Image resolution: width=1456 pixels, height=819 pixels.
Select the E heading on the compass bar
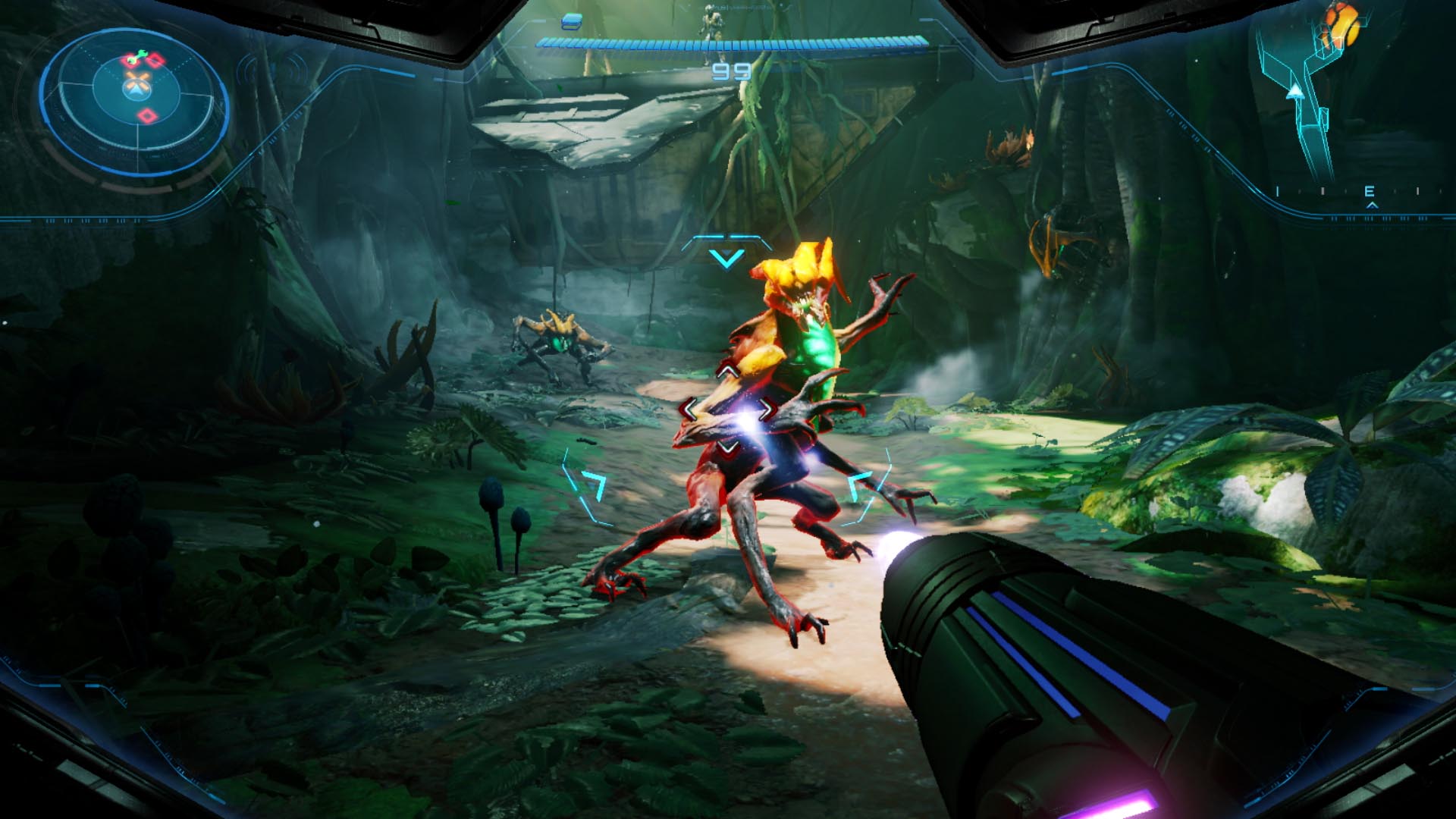click(x=1370, y=191)
